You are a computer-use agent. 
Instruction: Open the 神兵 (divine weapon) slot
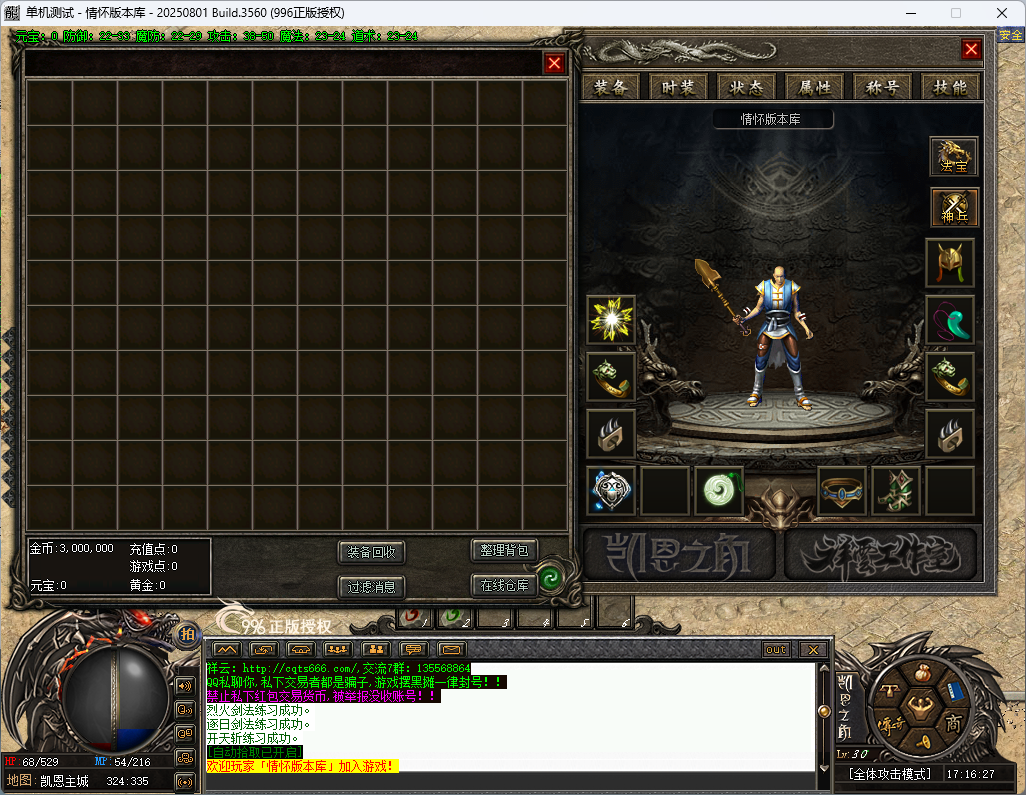point(953,208)
